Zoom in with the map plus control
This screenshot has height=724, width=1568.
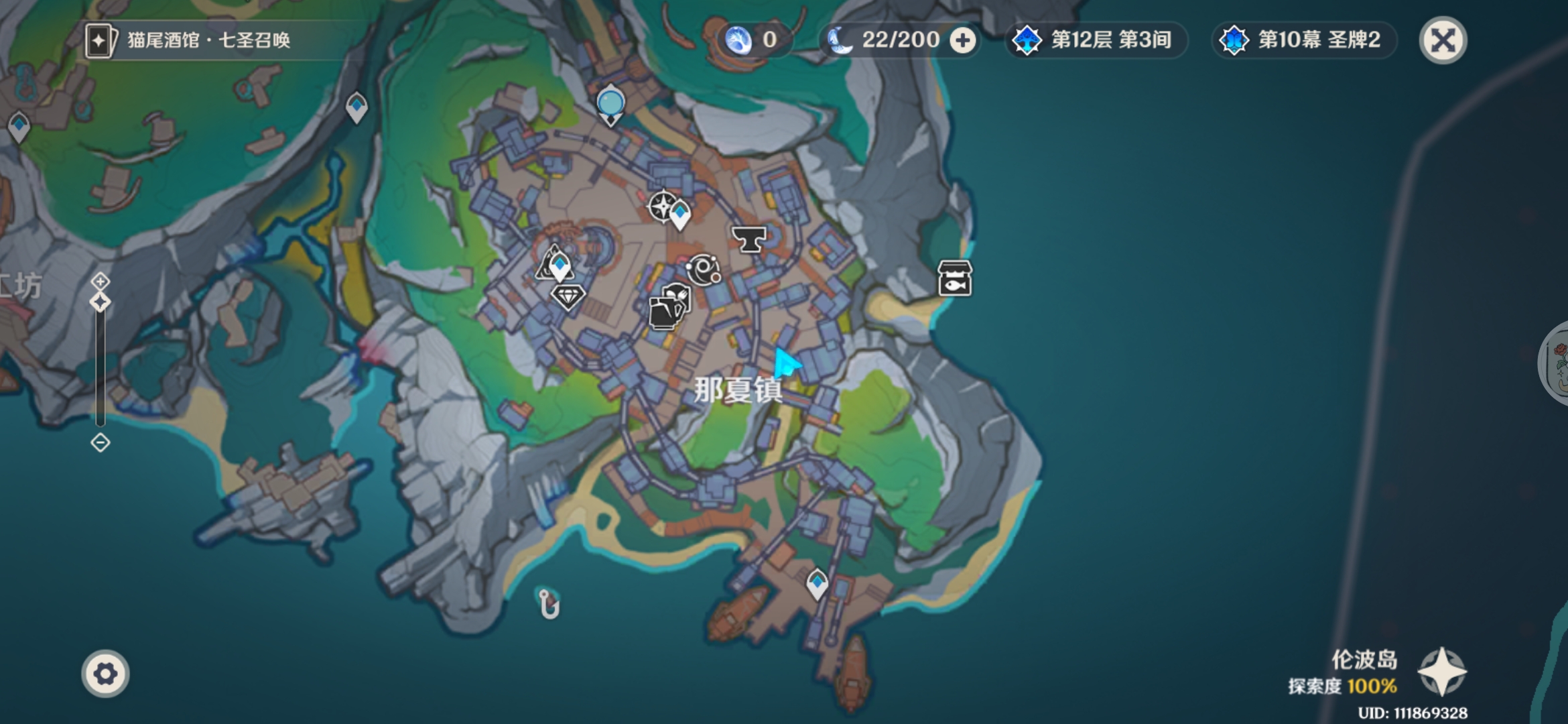click(101, 281)
